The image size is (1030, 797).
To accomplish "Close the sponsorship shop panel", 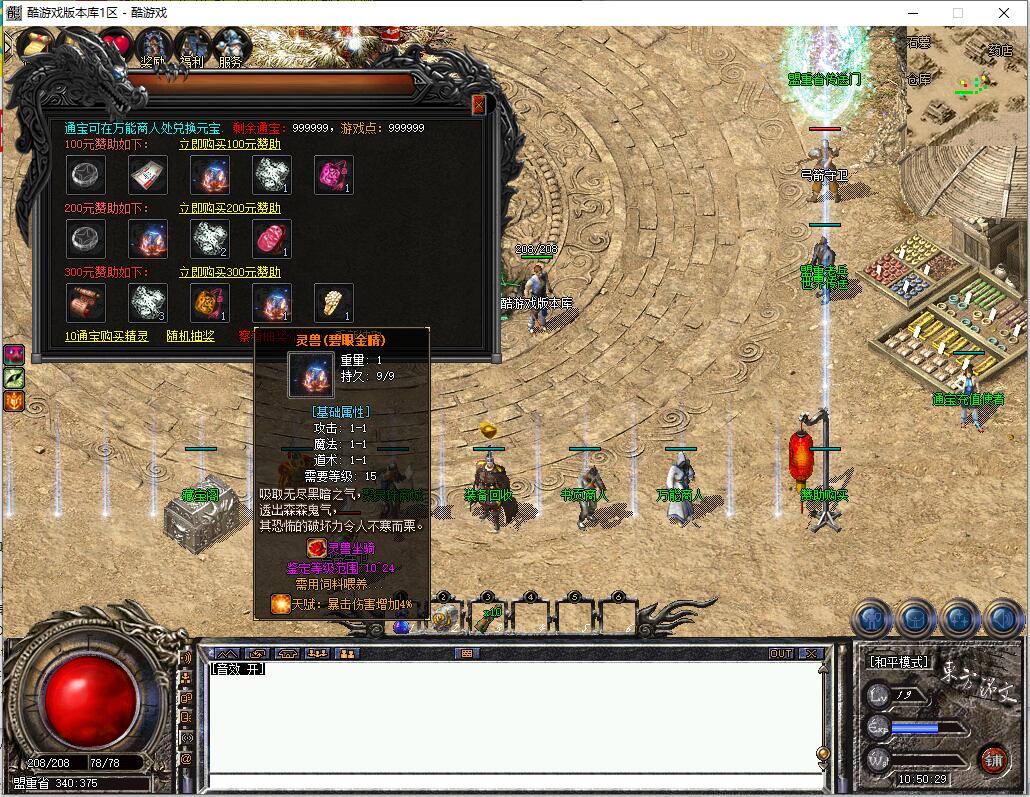I will tap(478, 104).
